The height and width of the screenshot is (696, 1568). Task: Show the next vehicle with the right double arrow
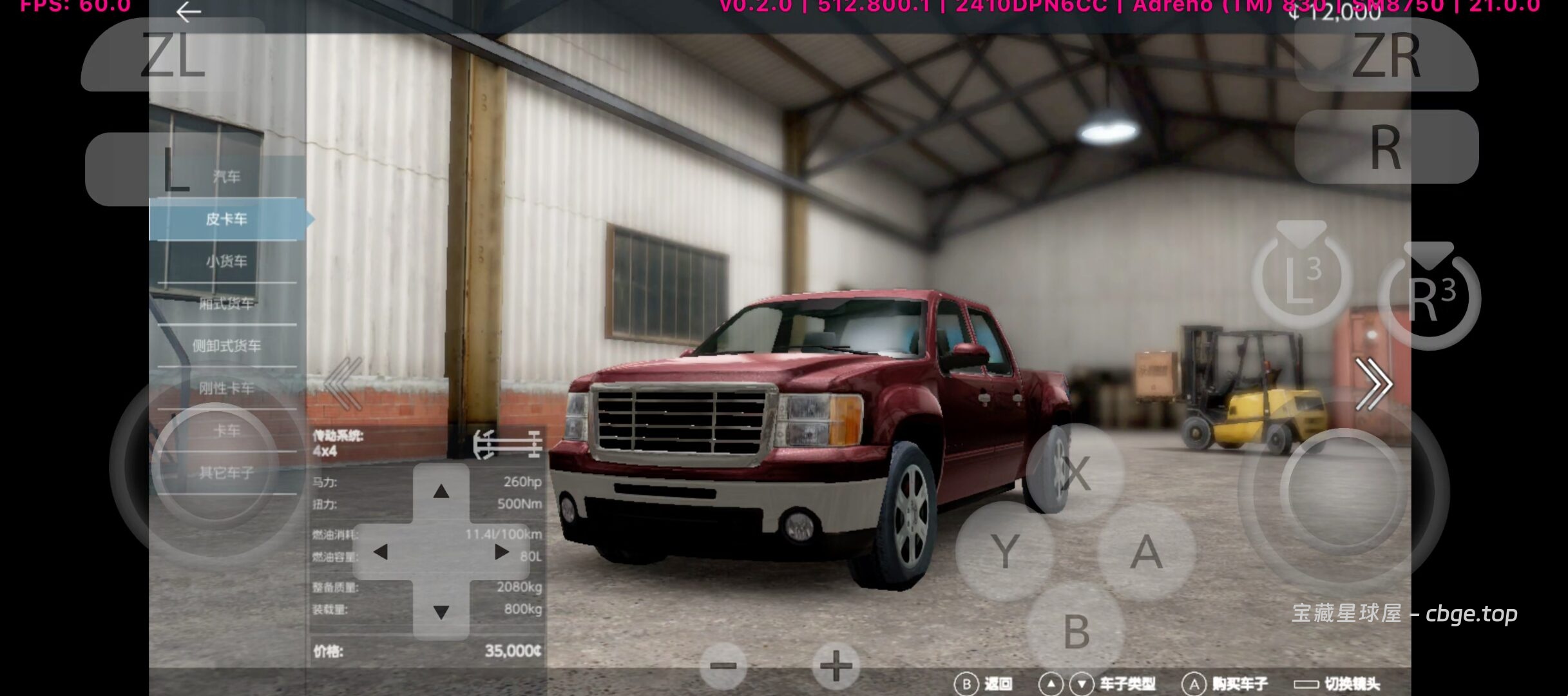[1373, 384]
